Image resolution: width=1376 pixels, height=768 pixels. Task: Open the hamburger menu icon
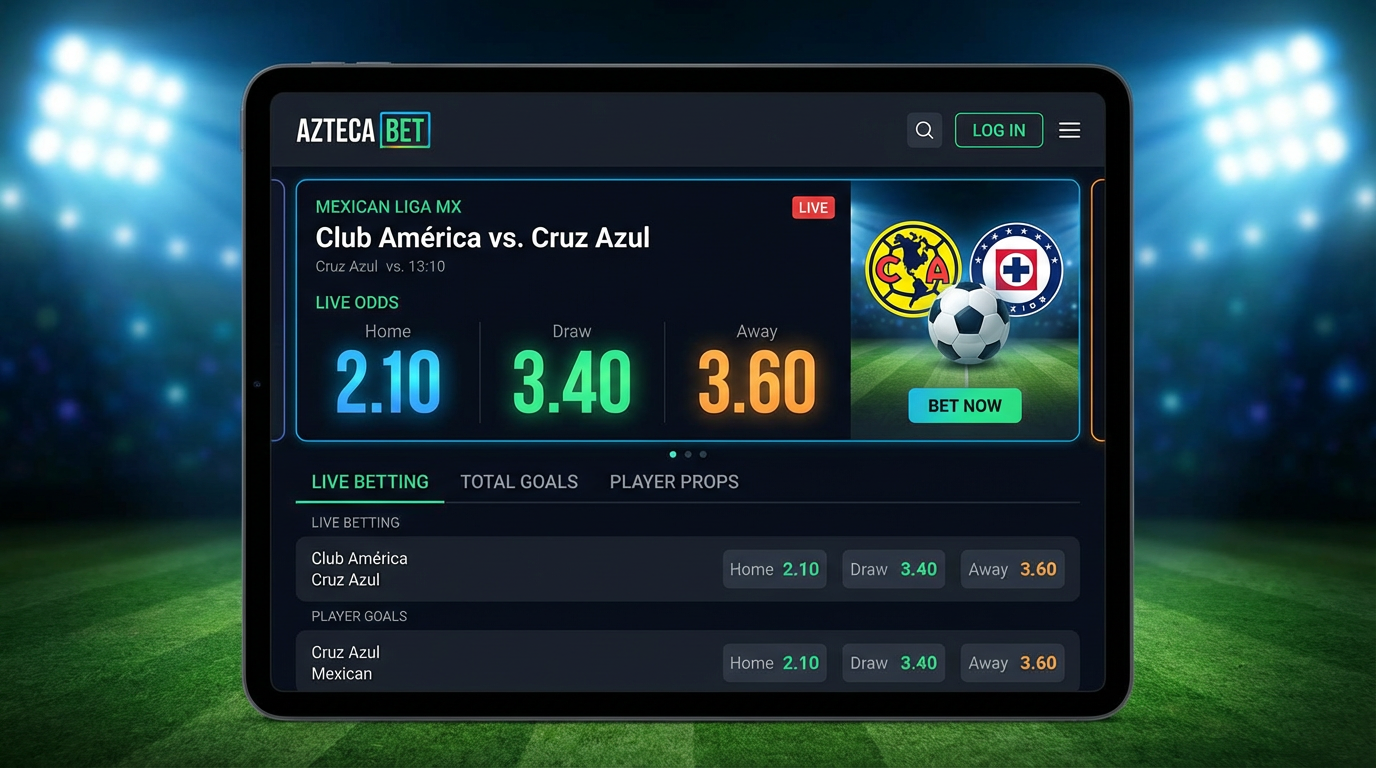(x=1069, y=130)
